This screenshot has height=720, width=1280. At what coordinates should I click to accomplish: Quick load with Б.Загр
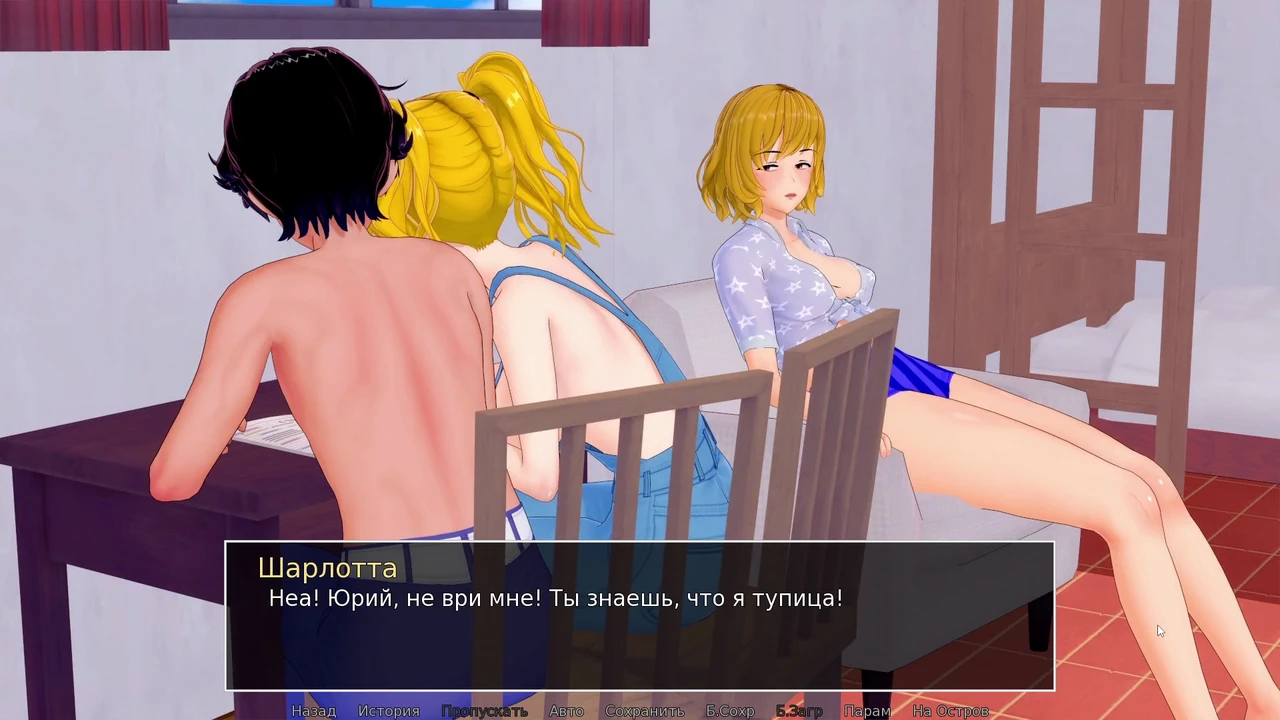(799, 711)
